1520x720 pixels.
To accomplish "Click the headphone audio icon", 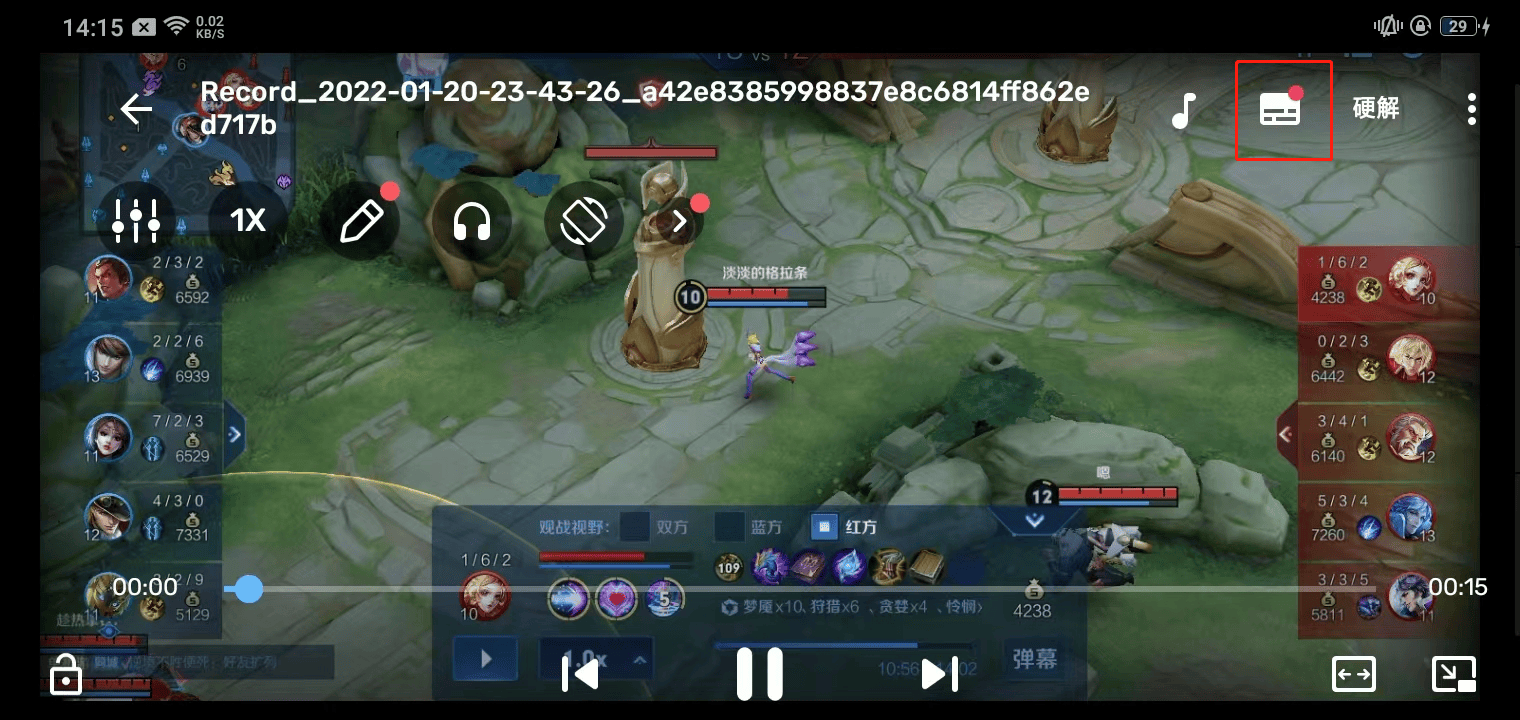I will 473,221.
